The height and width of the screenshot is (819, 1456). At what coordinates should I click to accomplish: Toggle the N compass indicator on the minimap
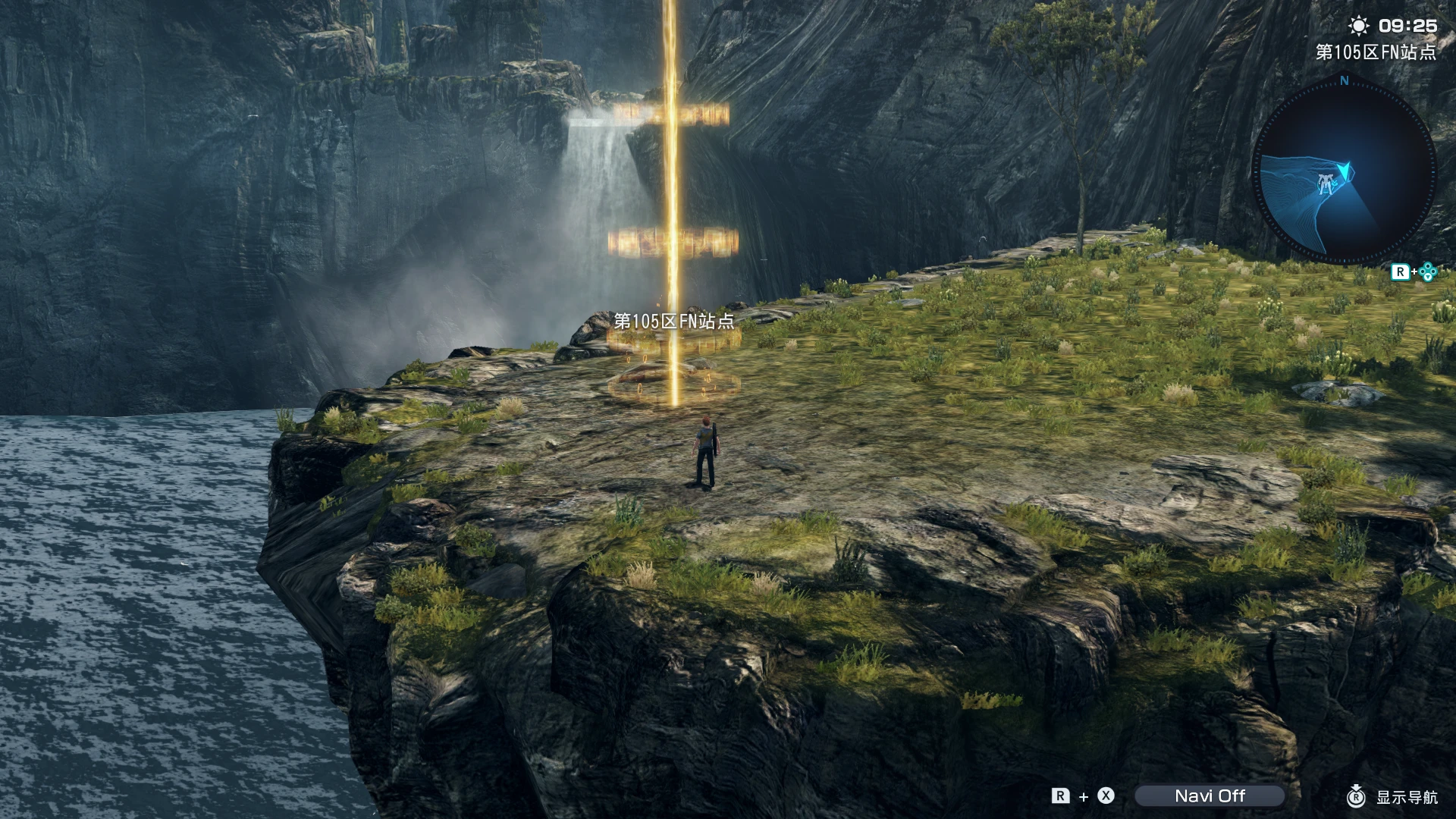click(x=1344, y=81)
